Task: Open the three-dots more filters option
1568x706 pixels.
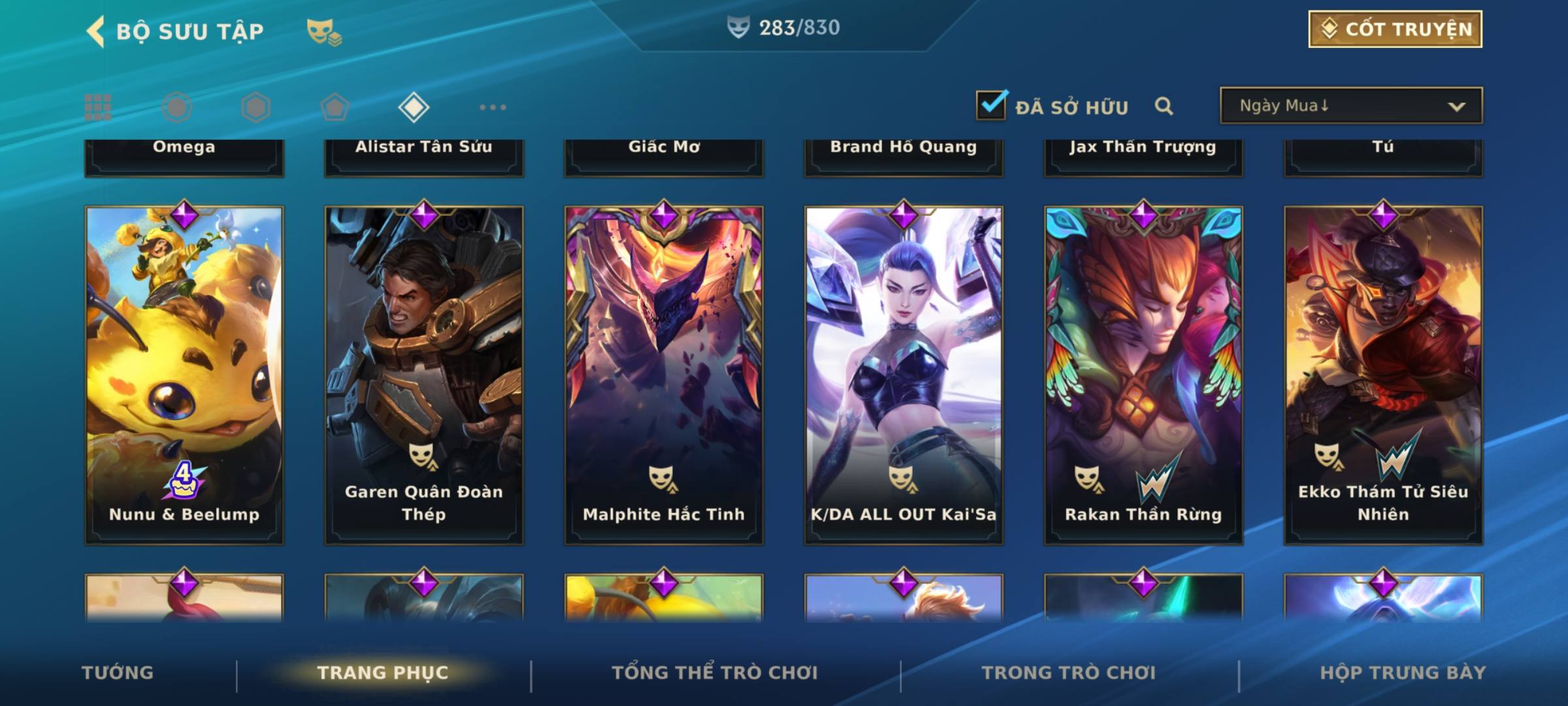Action: point(493,107)
